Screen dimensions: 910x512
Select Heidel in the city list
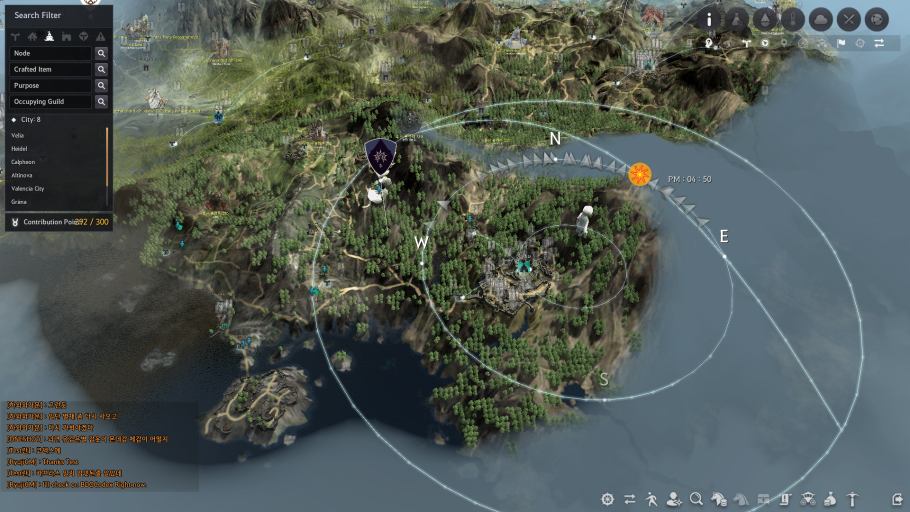pos(20,148)
